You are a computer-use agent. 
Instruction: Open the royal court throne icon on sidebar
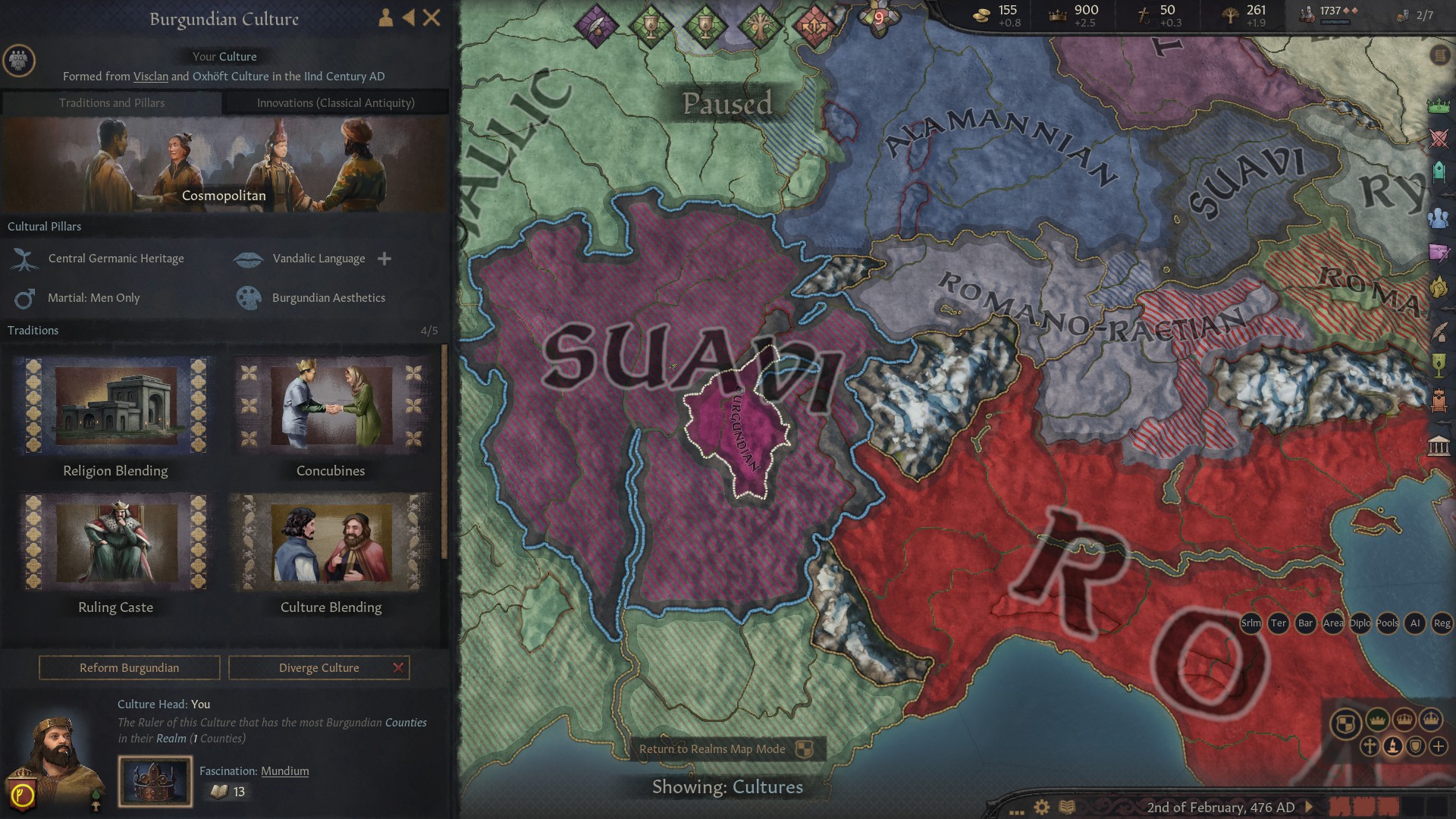1439,400
